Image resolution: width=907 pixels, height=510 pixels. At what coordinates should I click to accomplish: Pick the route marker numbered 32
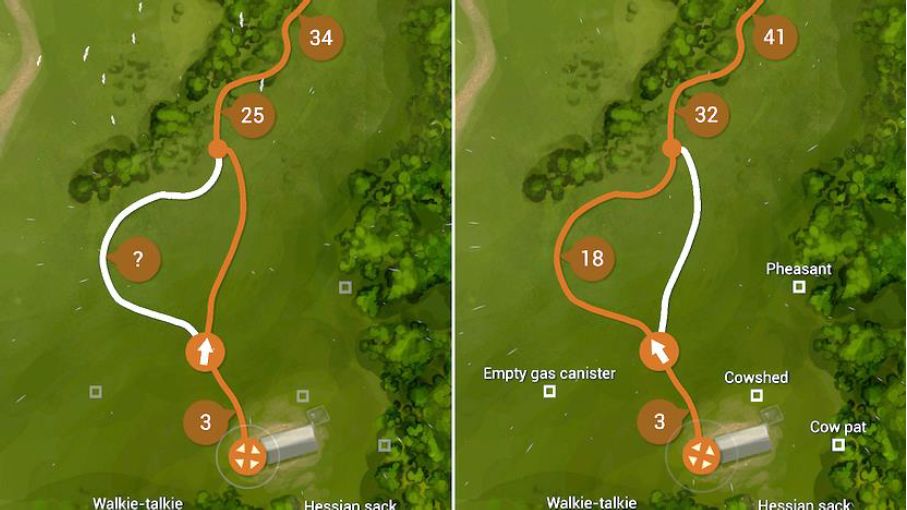click(x=706, y=115)
